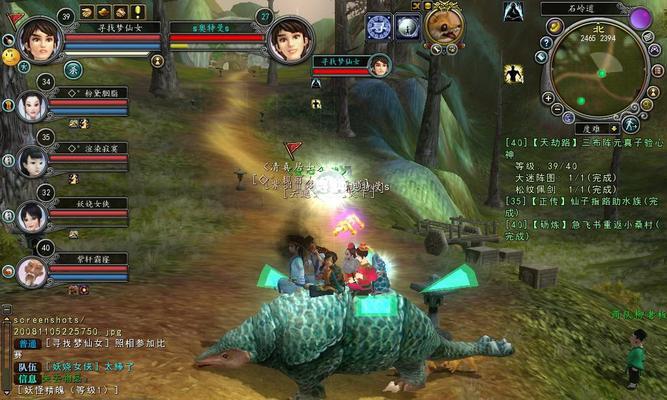Switch to the 队伍 team chat channel
The width and height of the screenshot is (667, 400).
[x=27, y=366]
